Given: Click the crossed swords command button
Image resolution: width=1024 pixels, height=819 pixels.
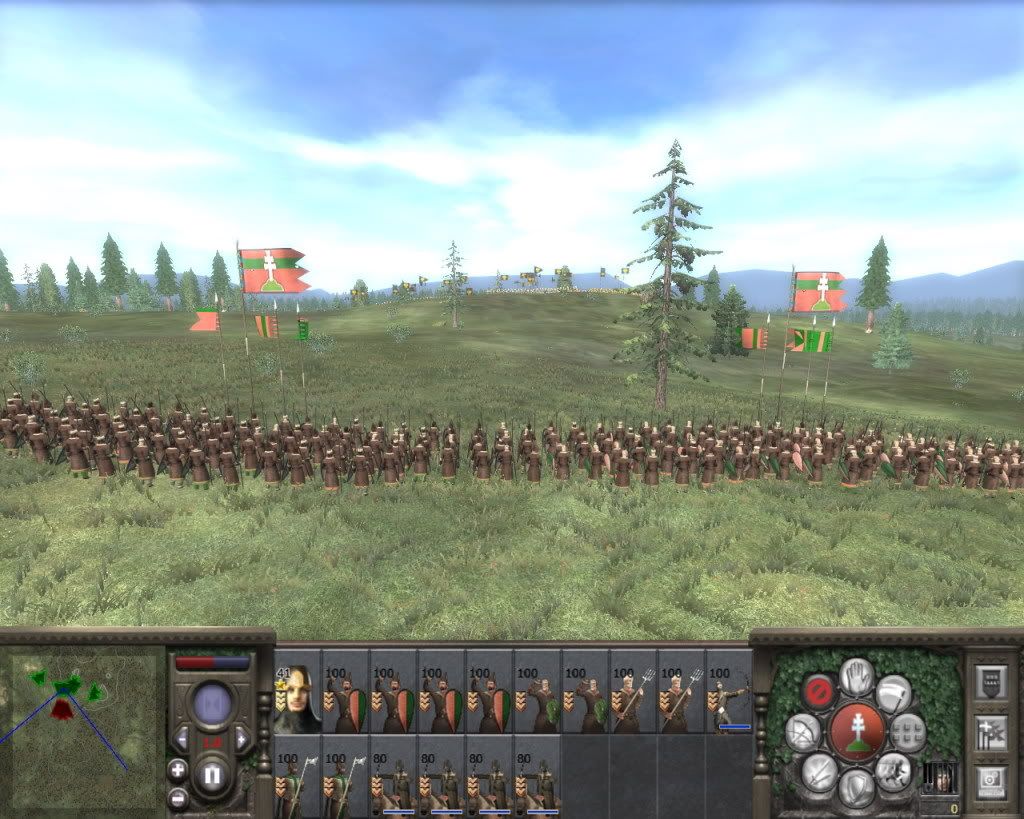Looking at the screenshot, I should [819, 771].
